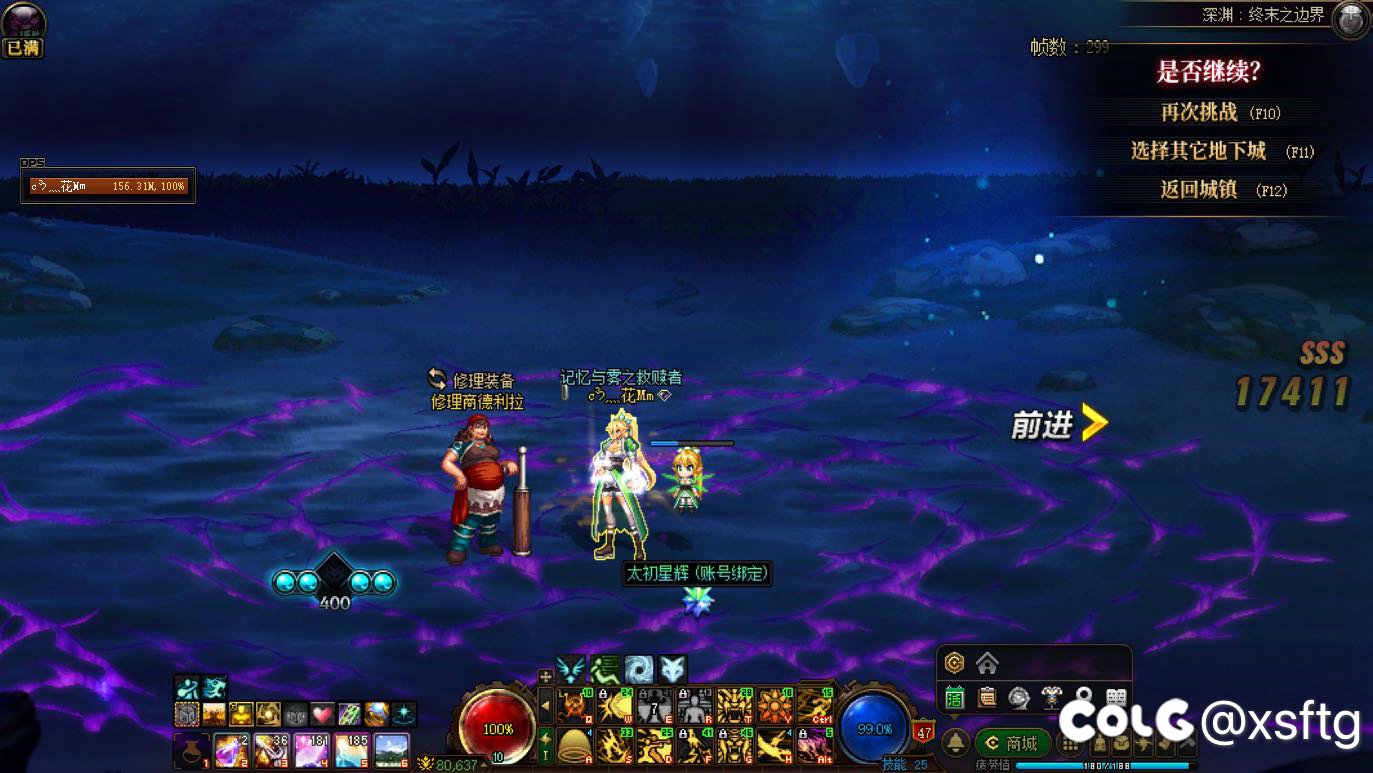Click the white wolf head icon
This screenshot has width=1373, height=773.
672,669
